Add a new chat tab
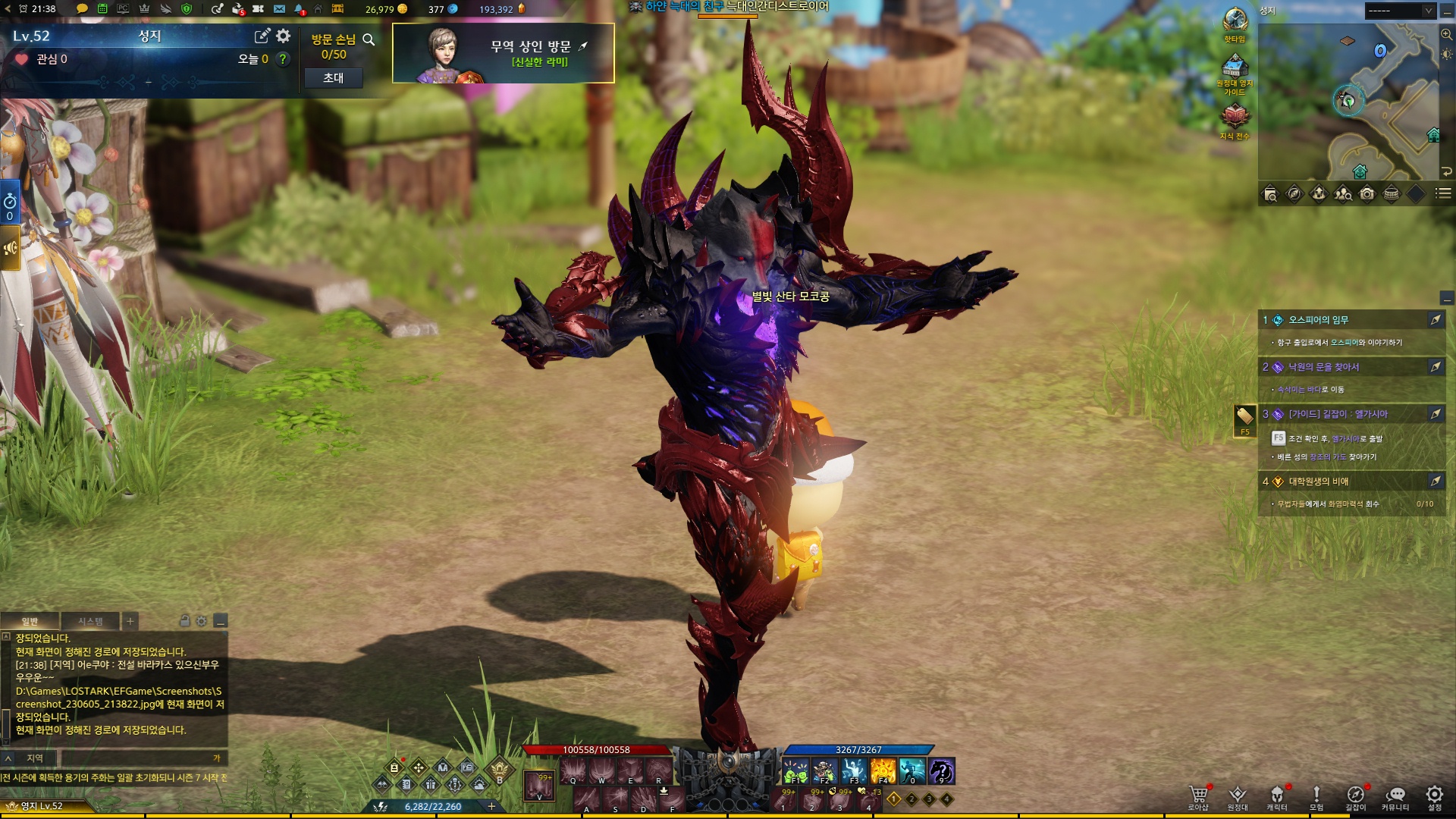This screenshot has height=819, width=1456. point(130,621)
